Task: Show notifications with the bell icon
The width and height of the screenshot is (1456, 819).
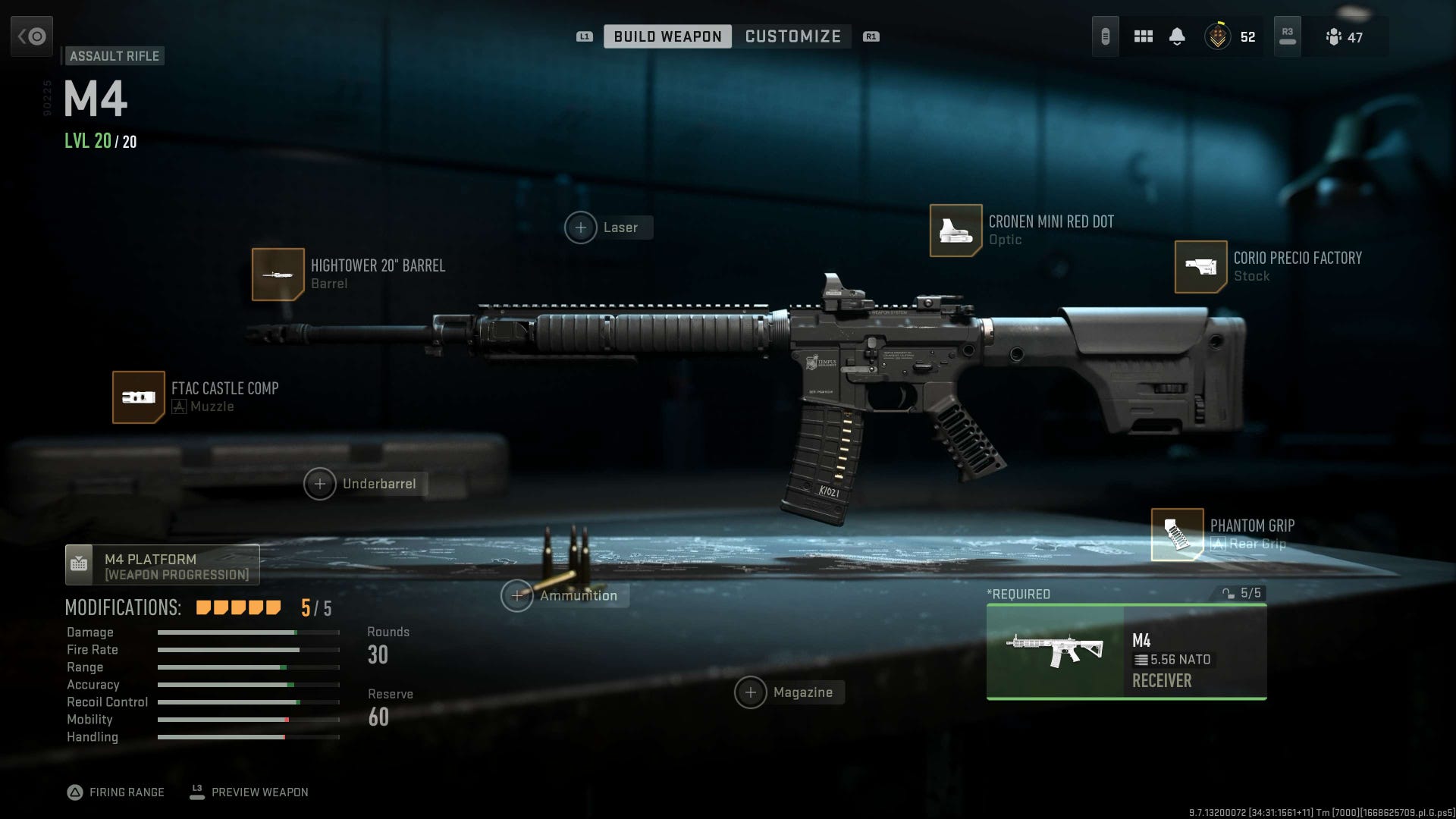Action: (x=1177, y=36)
